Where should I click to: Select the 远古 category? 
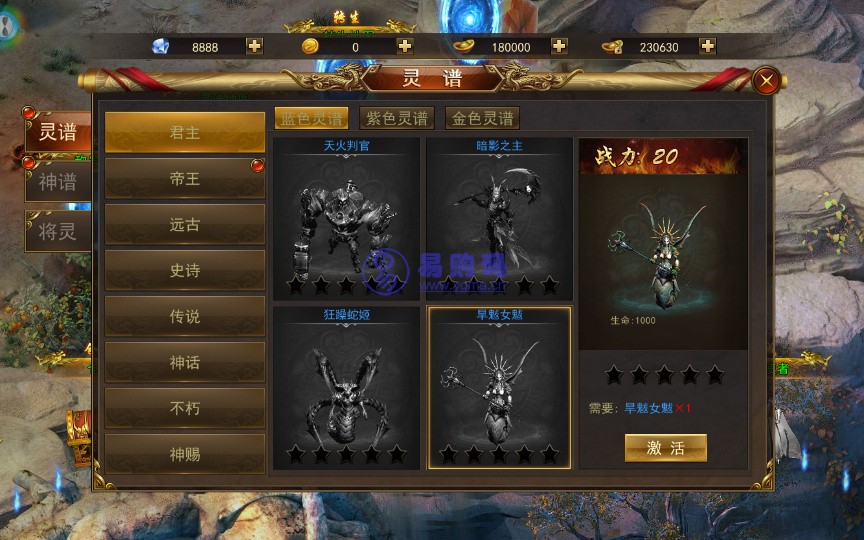tap(185, 225)
